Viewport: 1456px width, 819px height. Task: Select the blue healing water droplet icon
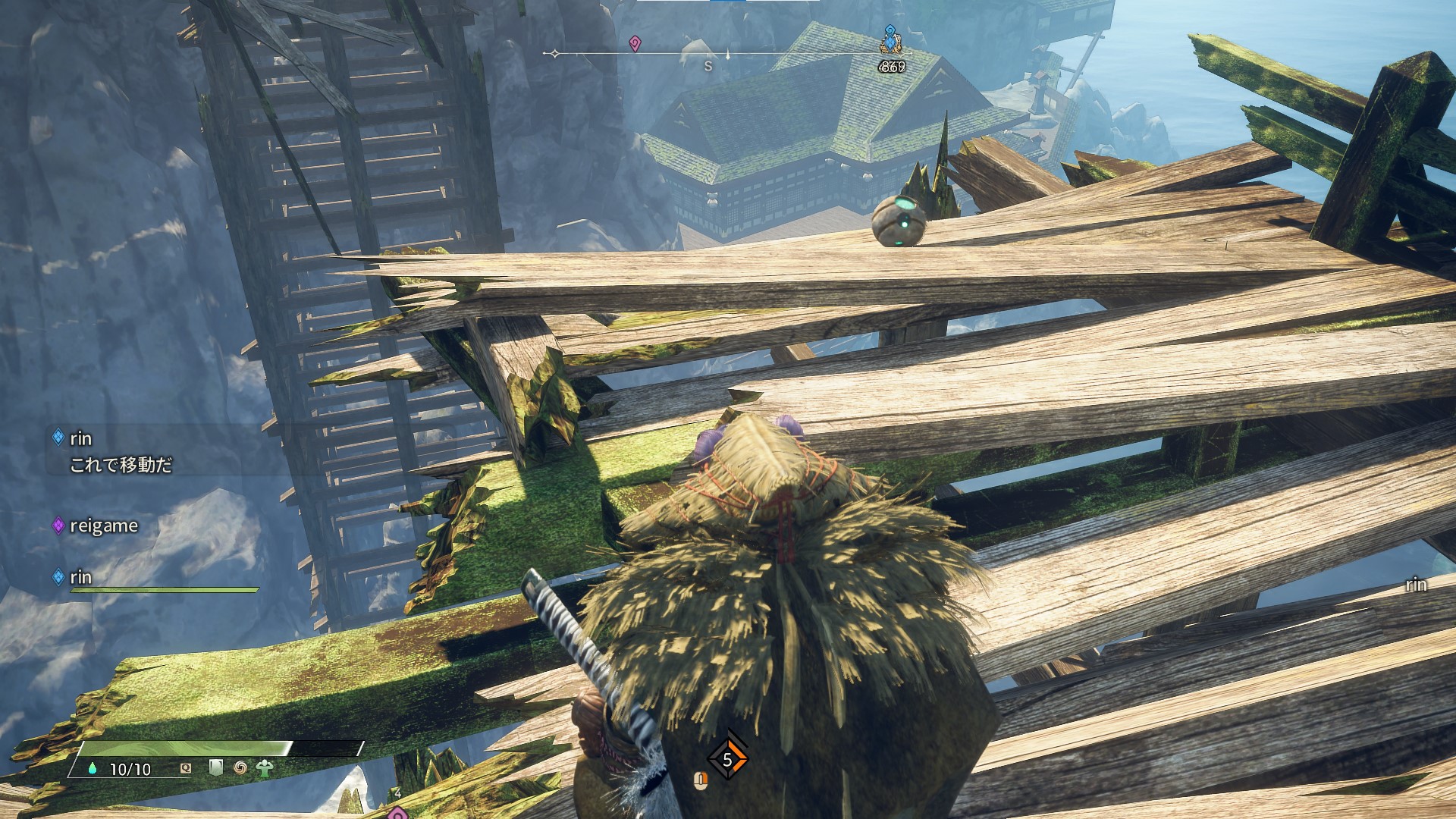93,769
